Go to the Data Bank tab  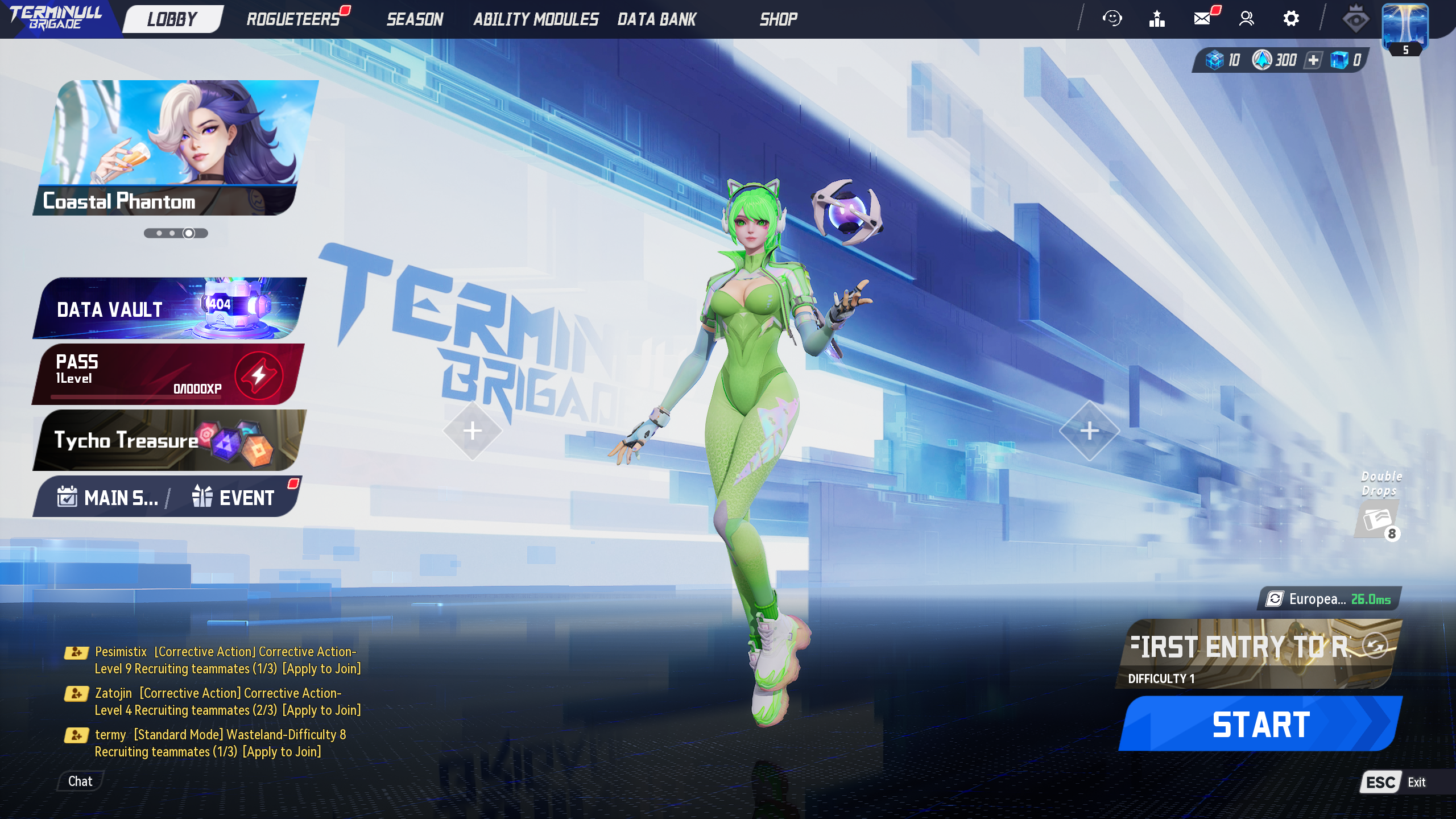[x=657, y=19]
